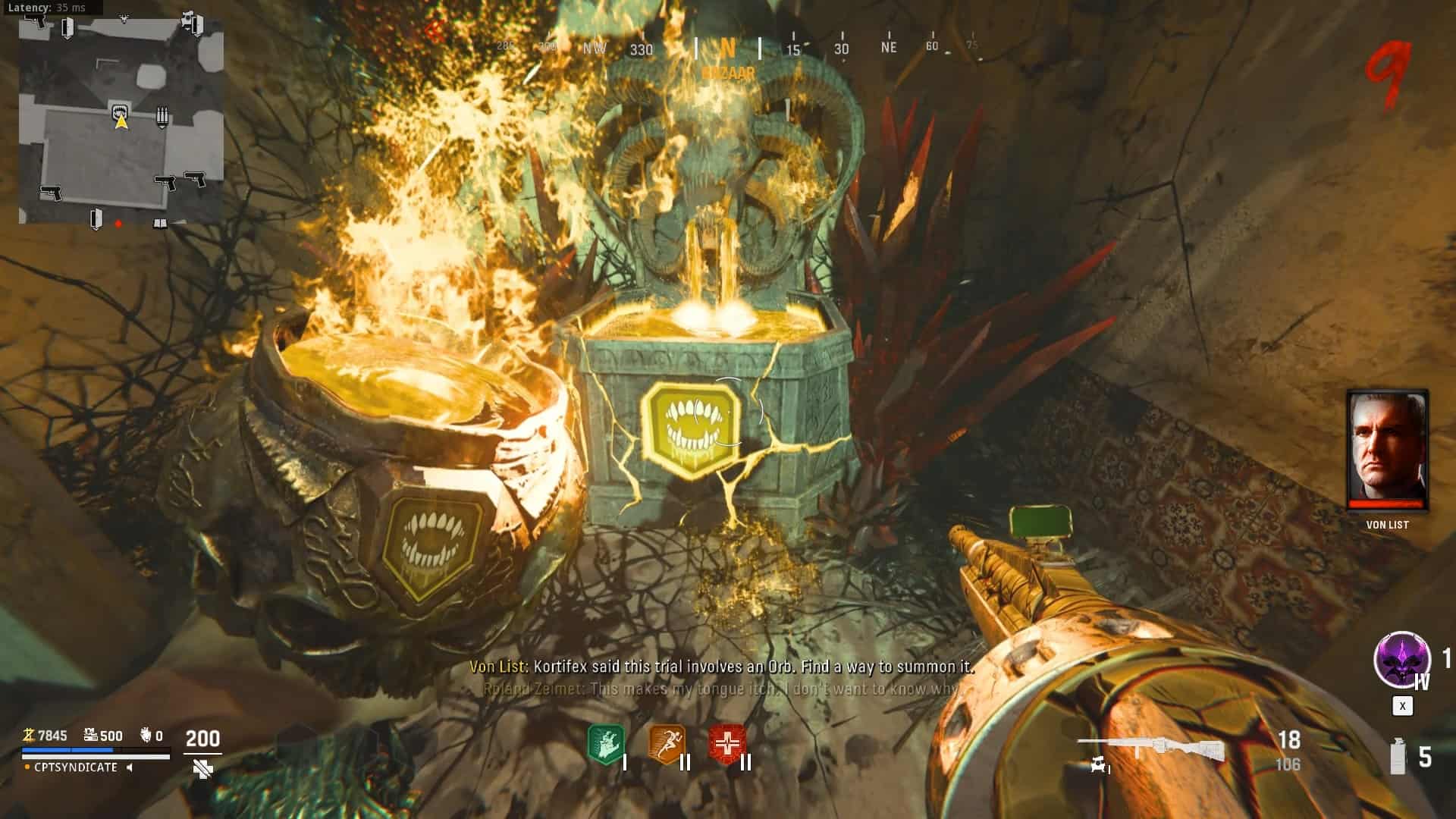
Task: Select the orange running figure perk icon
Action: (x=667, y=744)
